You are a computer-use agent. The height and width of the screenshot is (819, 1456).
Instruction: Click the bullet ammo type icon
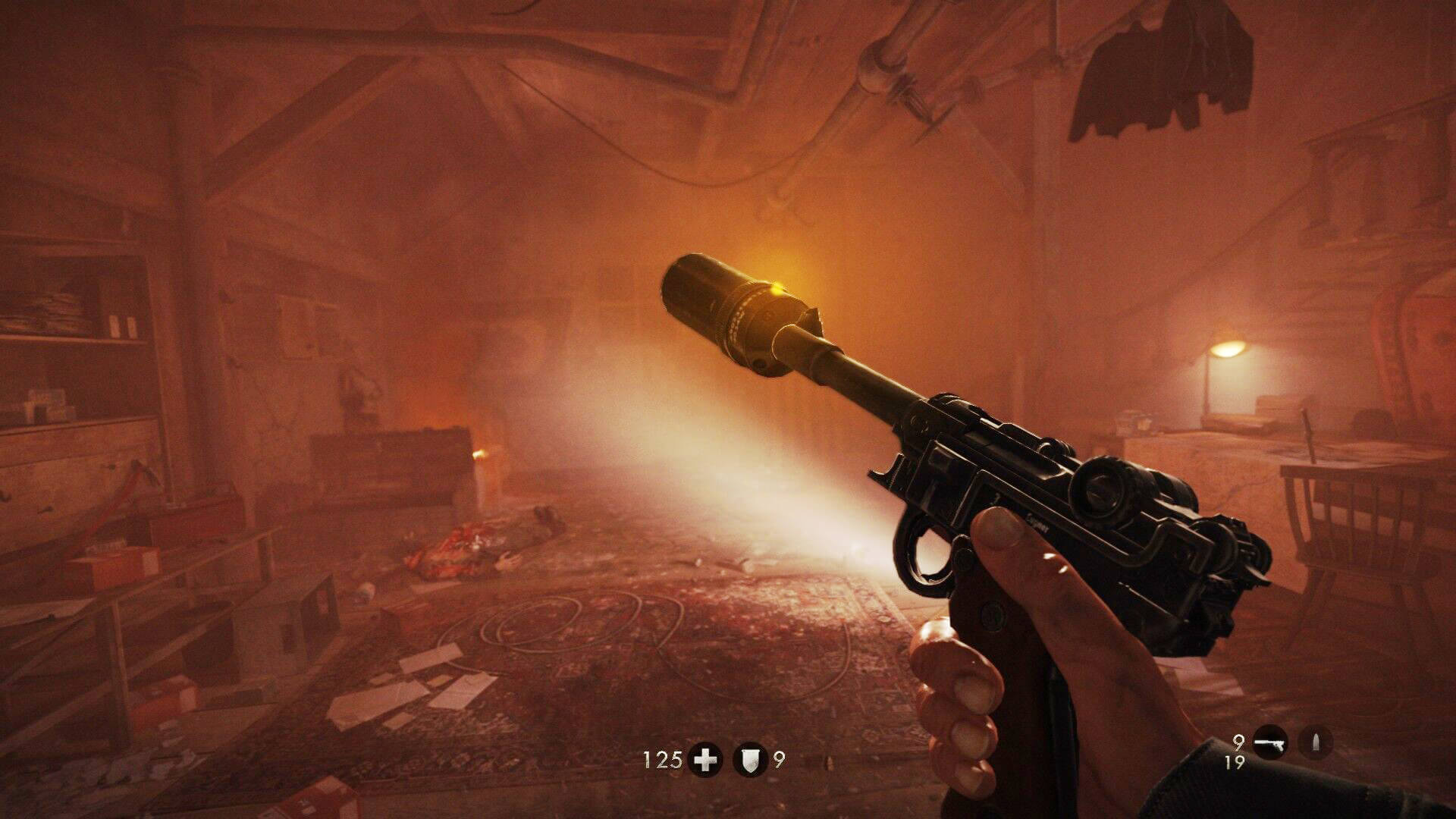pos(1316,743)
